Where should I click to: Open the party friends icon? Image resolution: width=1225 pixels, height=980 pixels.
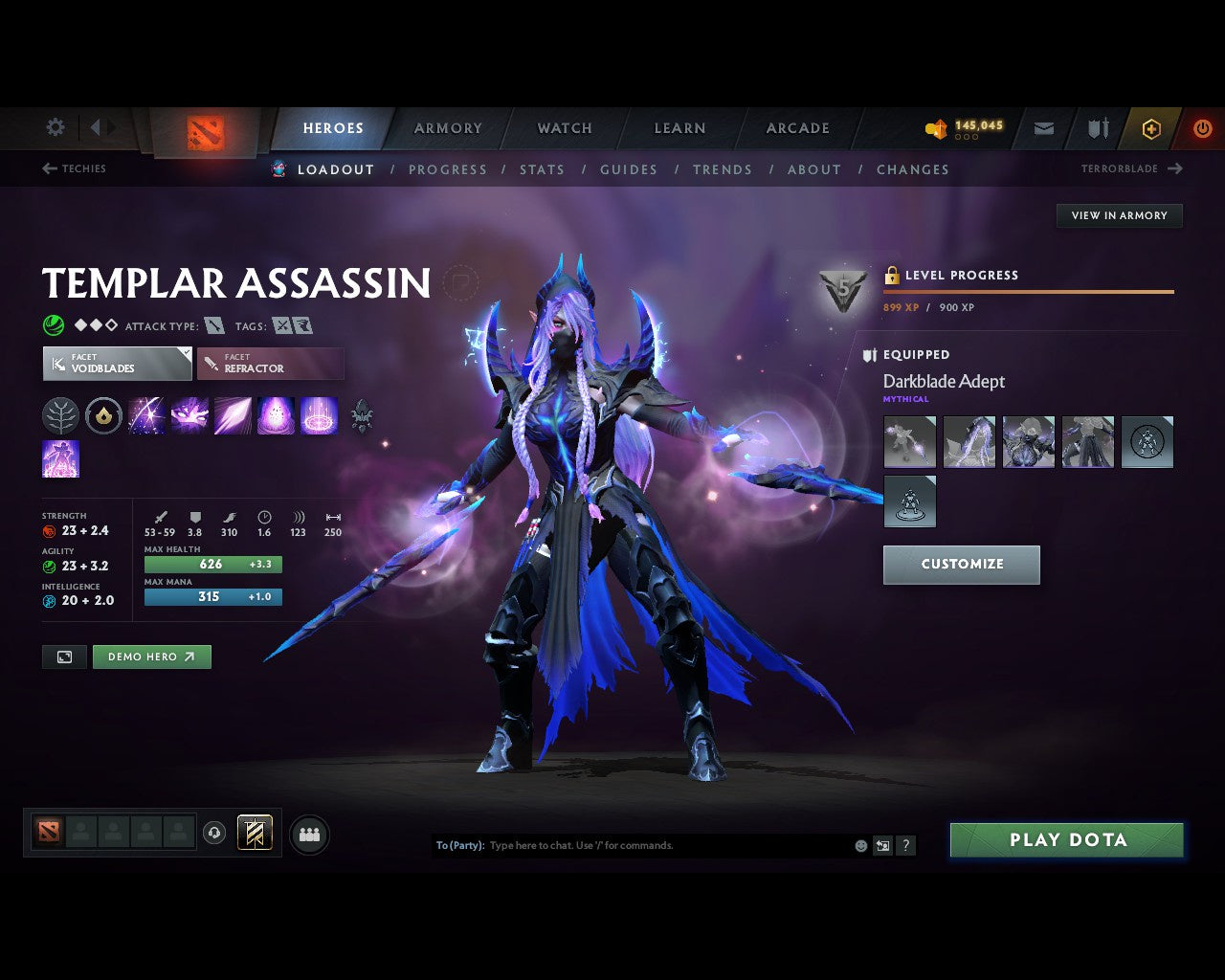click(308, 833)
